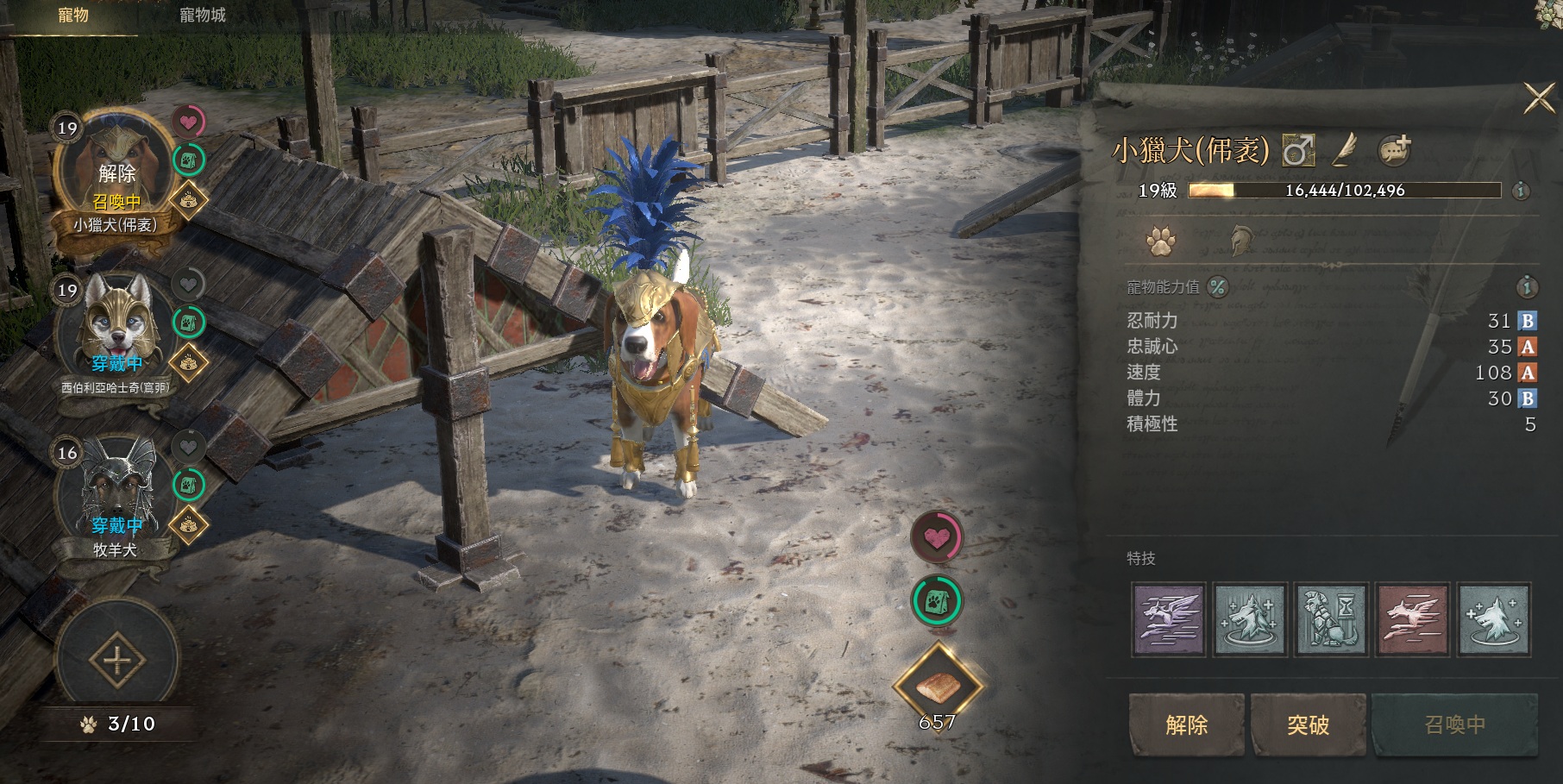Screen dimensions: 1563x784
Task: Select the red running wolf skill
Action: 1412,619
